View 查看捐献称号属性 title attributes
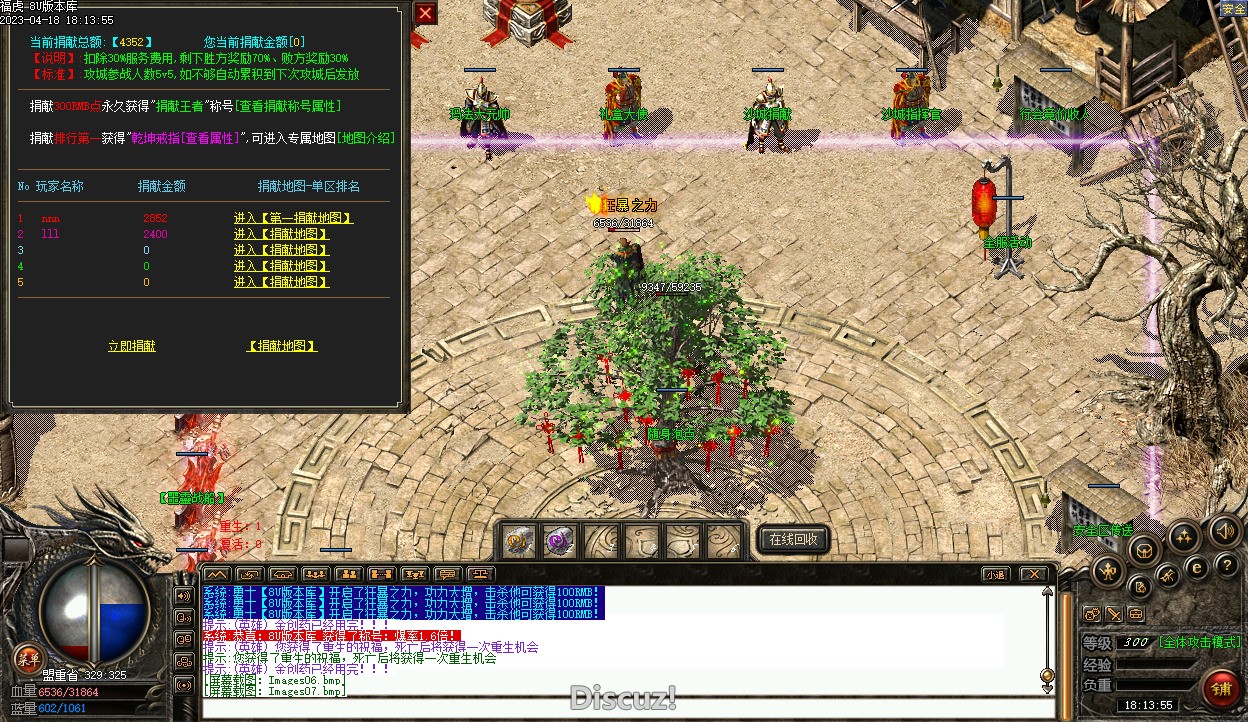Screen dimensions: 1248x722 pos(289,106)
